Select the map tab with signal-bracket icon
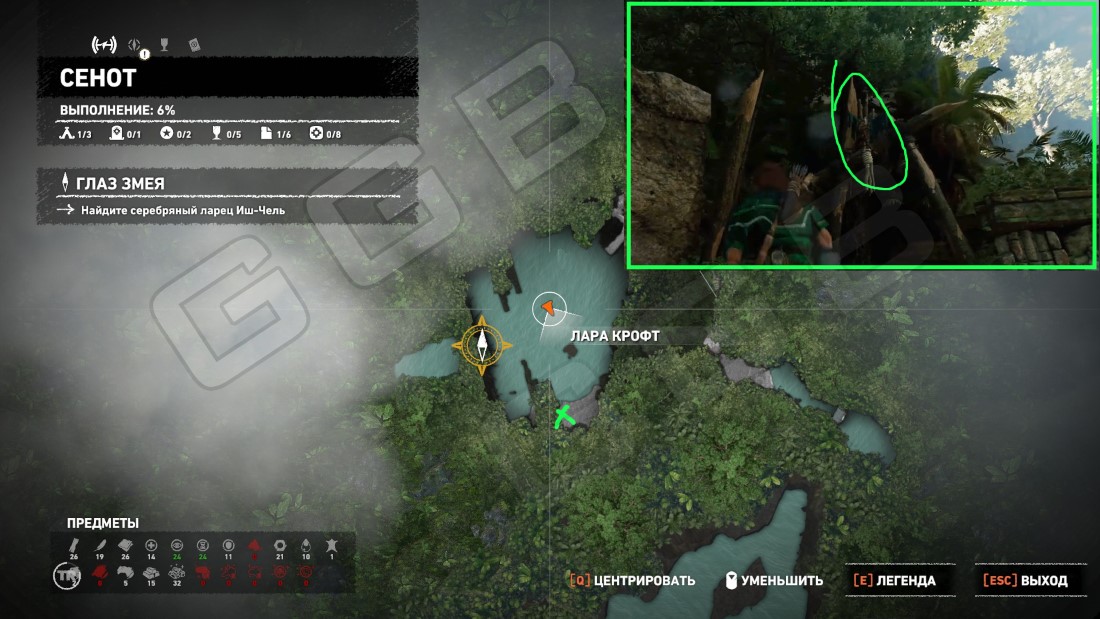 104,45
